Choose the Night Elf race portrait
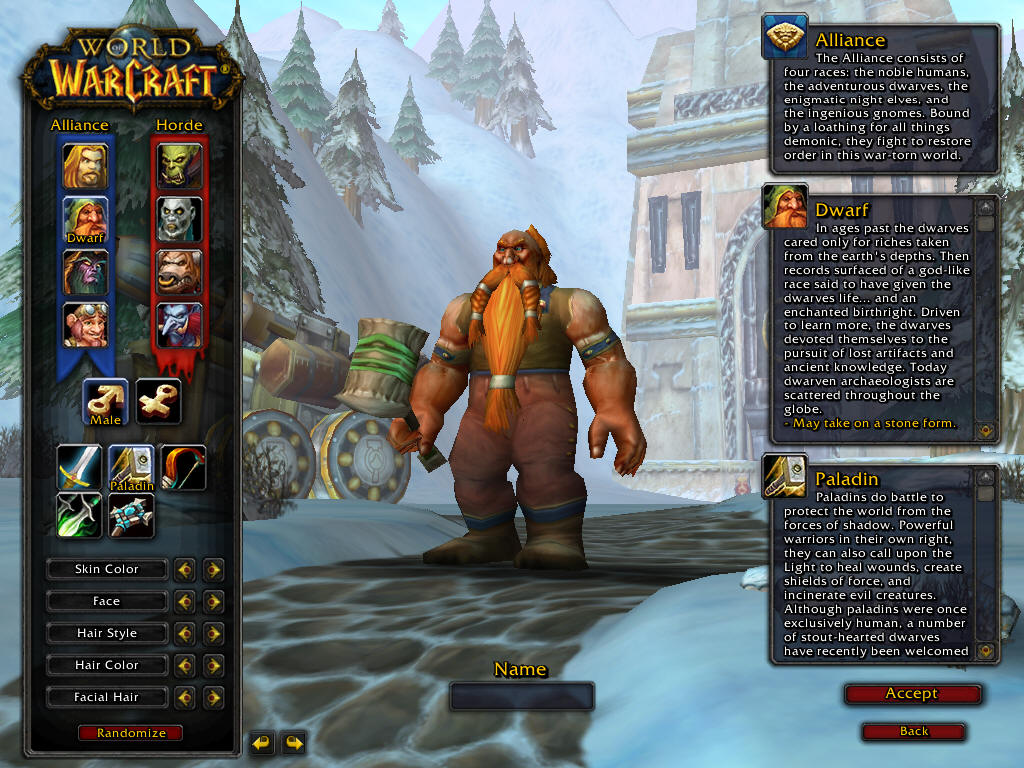 [86, 272]
